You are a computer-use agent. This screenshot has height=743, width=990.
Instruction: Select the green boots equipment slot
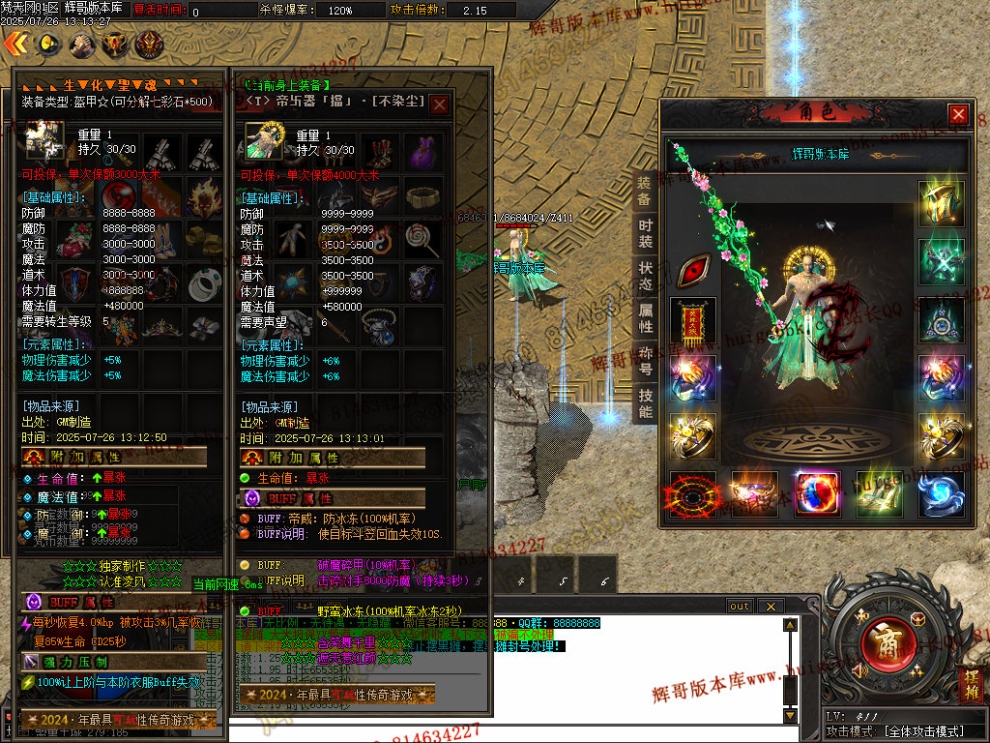(879, 495)
